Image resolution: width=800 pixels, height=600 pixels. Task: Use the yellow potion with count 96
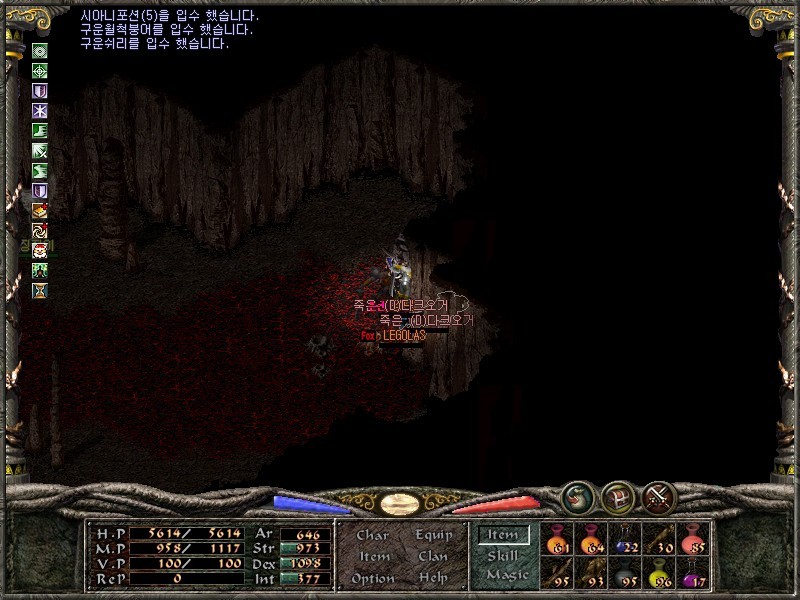[x=660, y=574]
